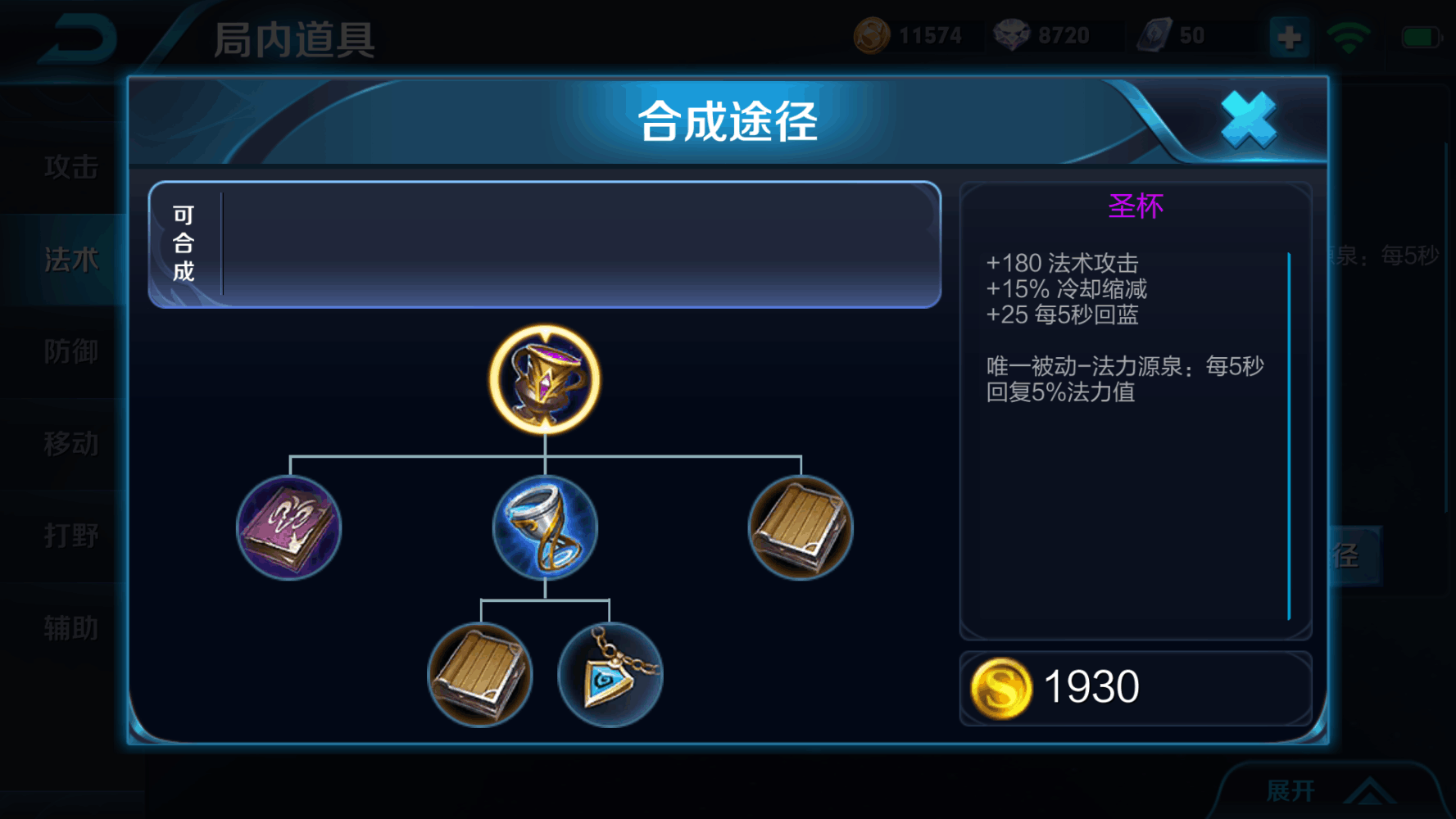Click the blue pendant amulet component icon
The height and width of the screenshot is (819, 1456).
point(609,675)
